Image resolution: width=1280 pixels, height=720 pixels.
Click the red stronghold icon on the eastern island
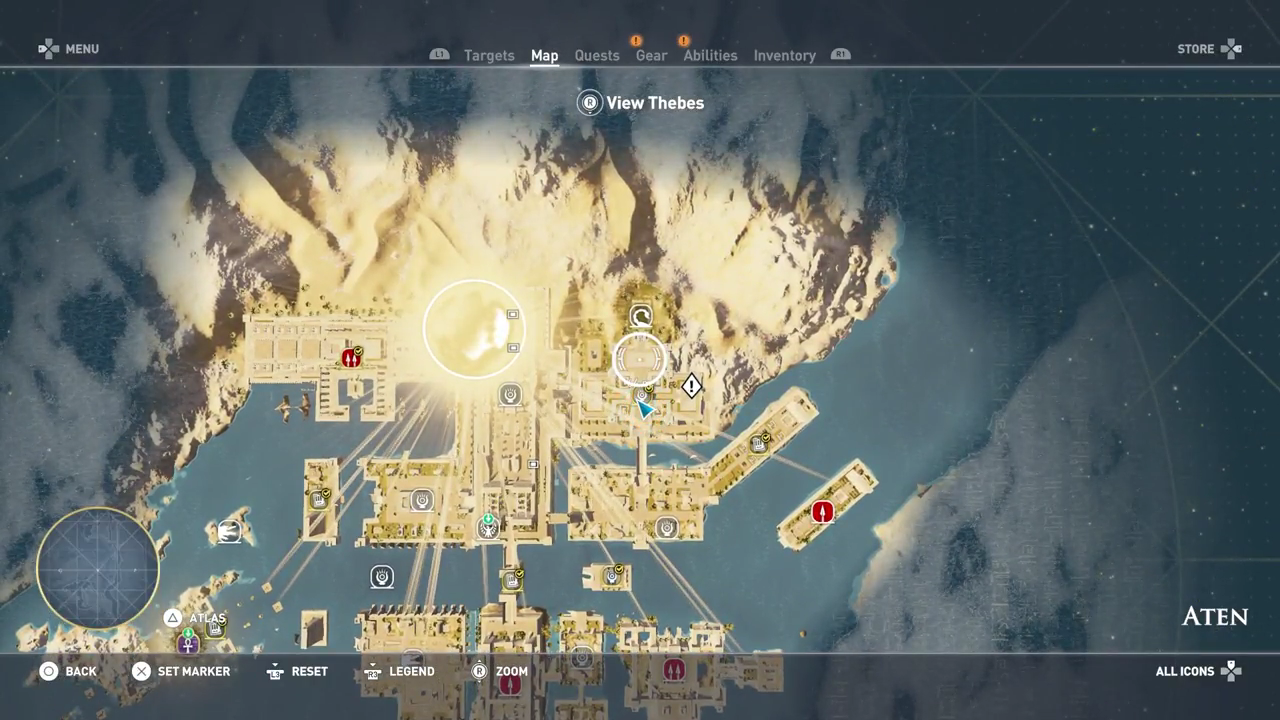pyautogui.click(x=822, y=512)
